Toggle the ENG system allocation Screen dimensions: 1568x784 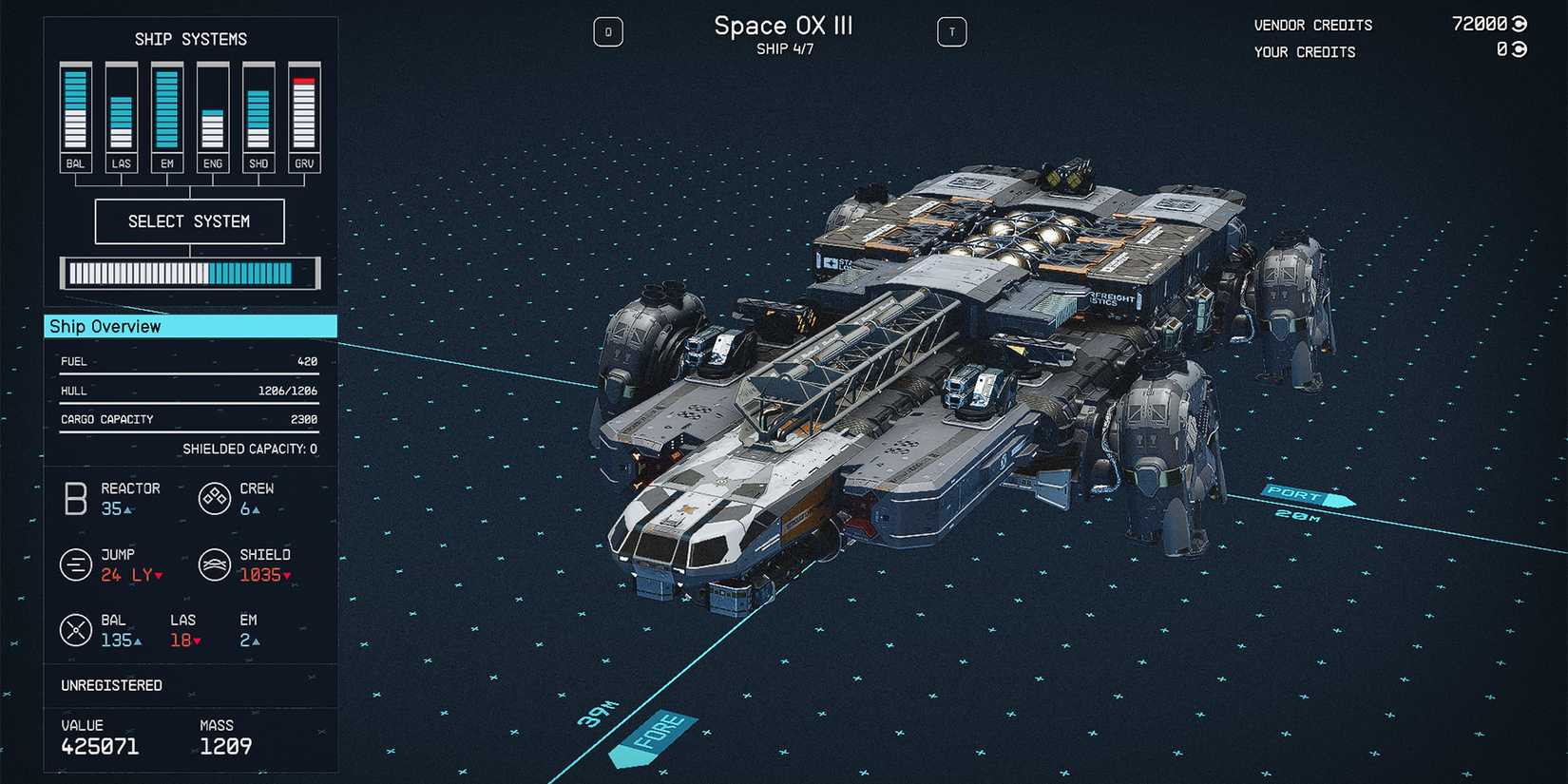(212, 114)
